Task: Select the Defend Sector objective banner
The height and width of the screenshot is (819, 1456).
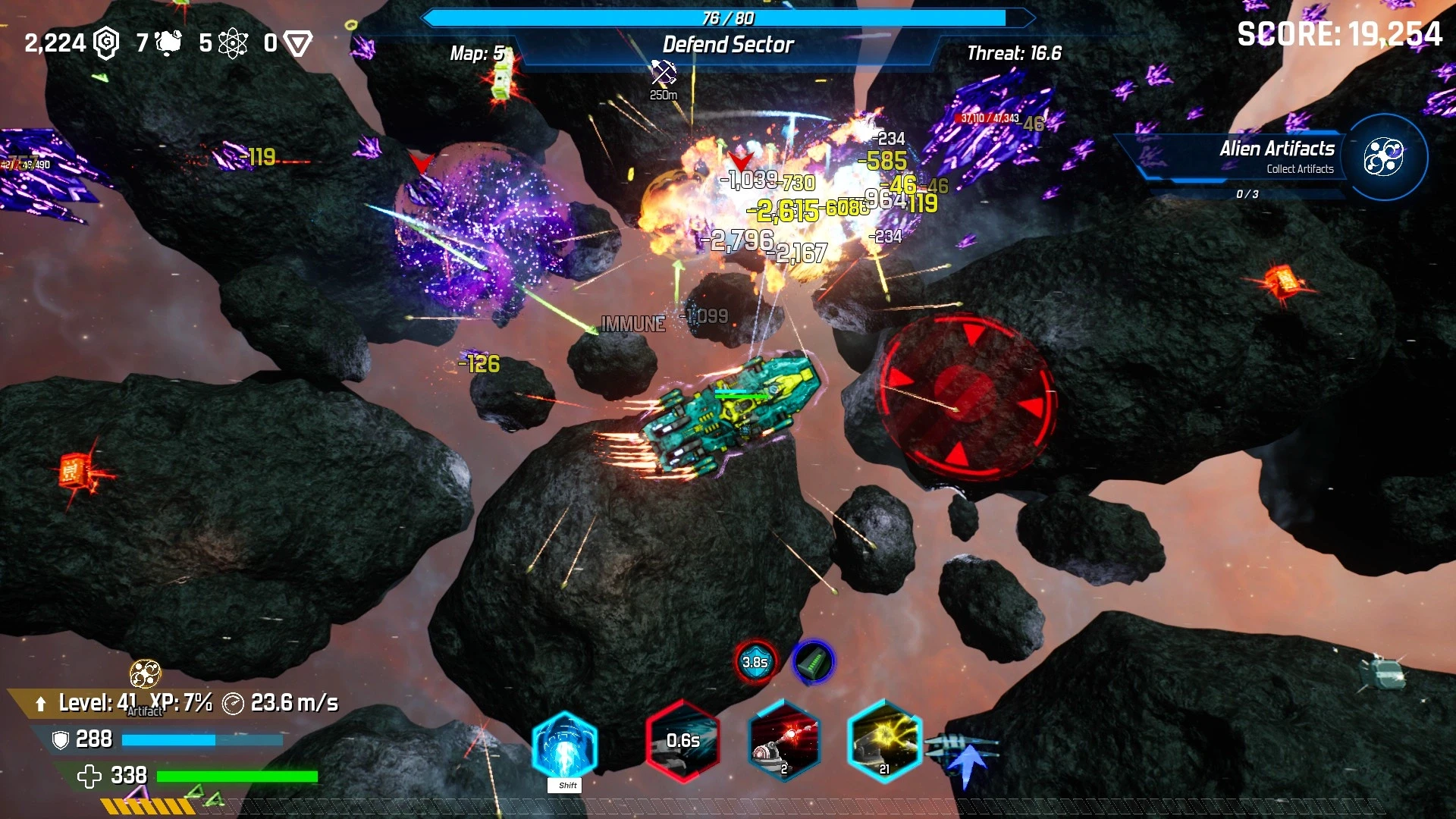Action: point(728,45)
